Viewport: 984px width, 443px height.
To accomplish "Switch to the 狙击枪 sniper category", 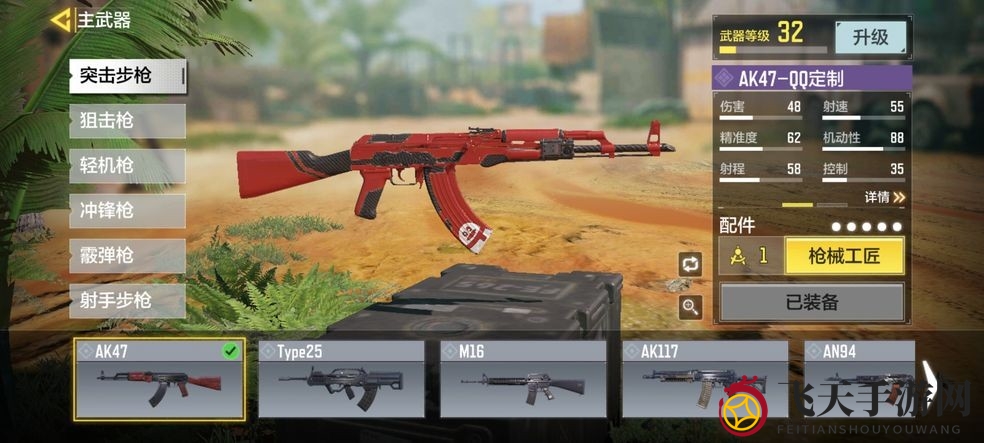I will point(127,121).
